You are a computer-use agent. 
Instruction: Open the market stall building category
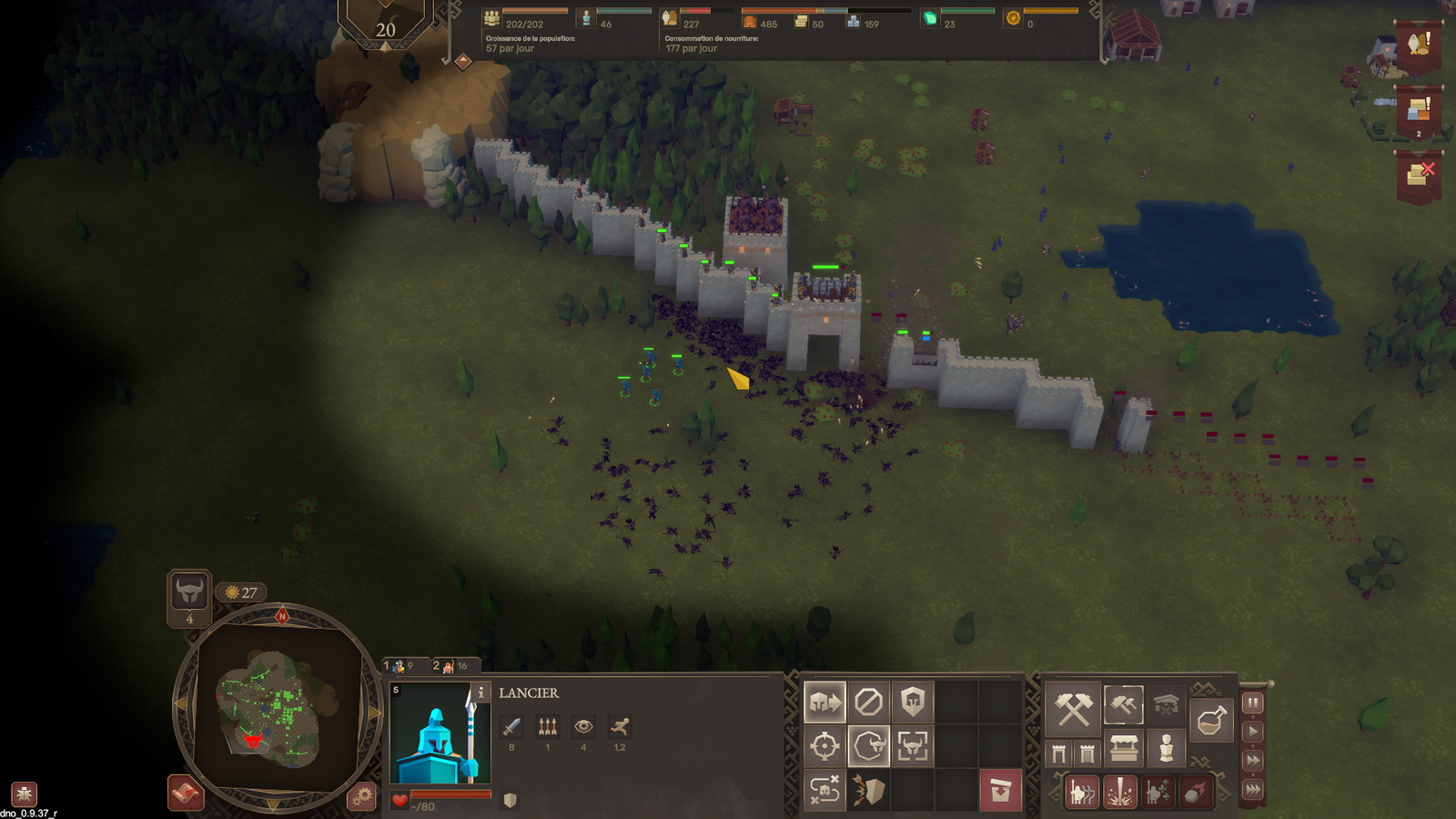(1124, 749)
